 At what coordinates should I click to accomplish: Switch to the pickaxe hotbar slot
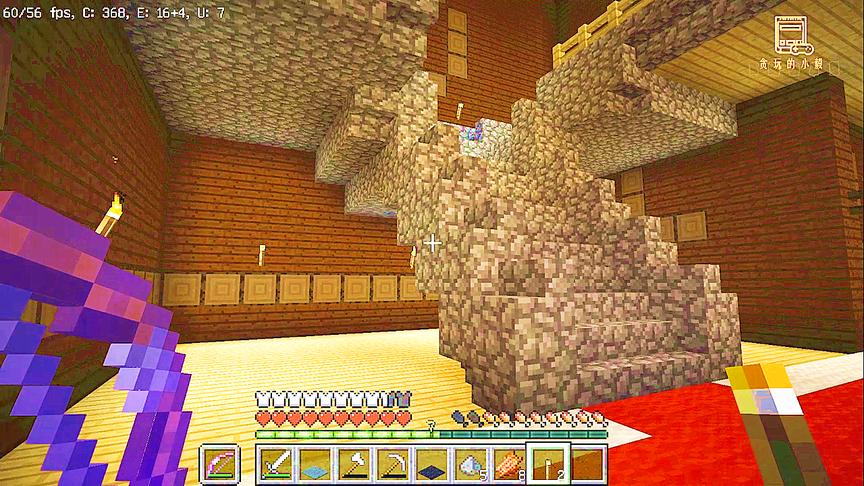click(393, 463)
